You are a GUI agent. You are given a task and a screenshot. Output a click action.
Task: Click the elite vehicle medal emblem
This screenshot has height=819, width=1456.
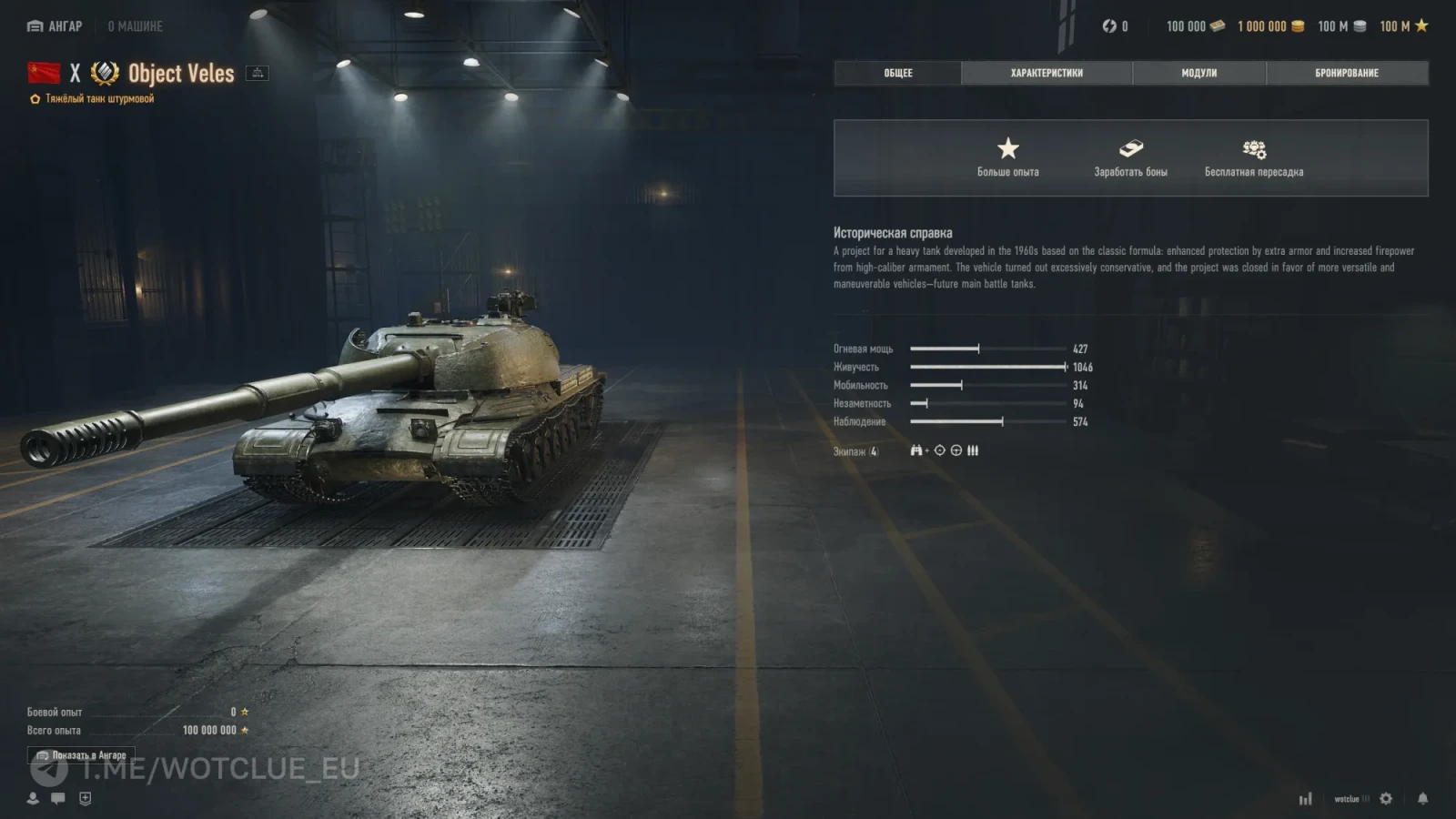pyautogui.click(x=103, y=73)
